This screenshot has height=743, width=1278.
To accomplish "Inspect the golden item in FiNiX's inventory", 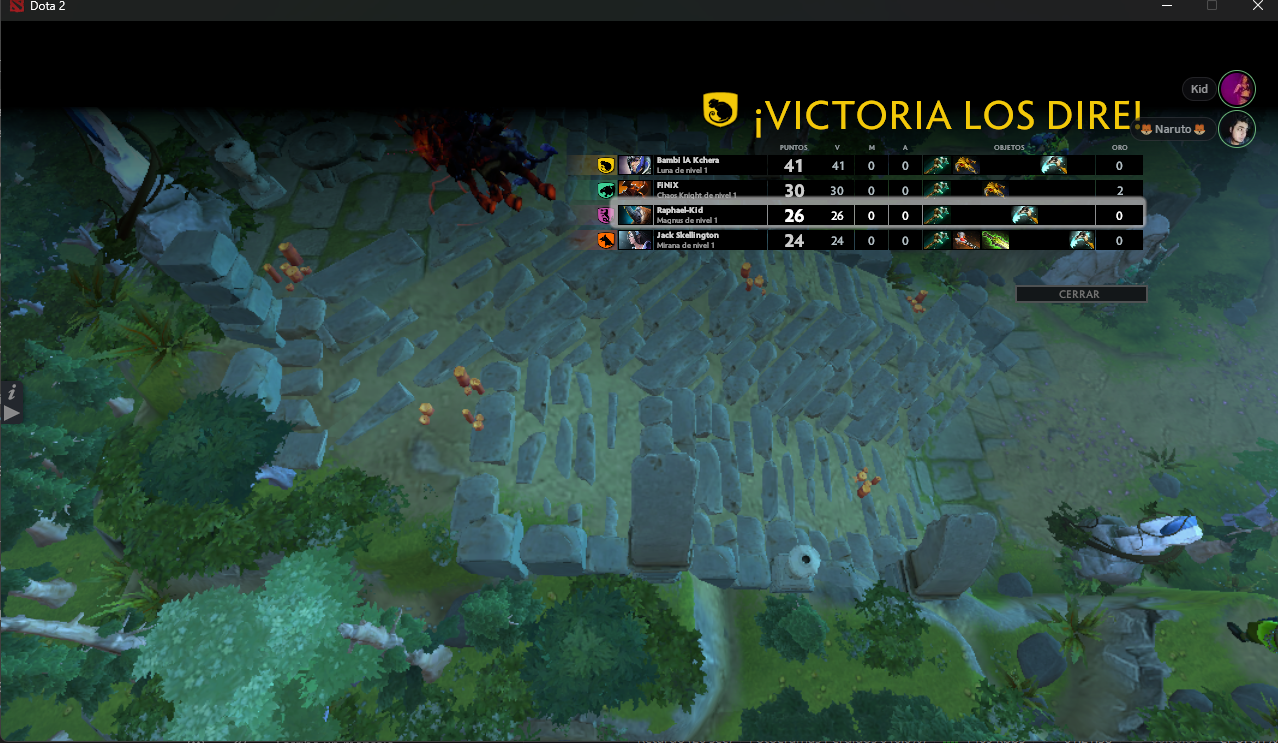I will [994, 190].
